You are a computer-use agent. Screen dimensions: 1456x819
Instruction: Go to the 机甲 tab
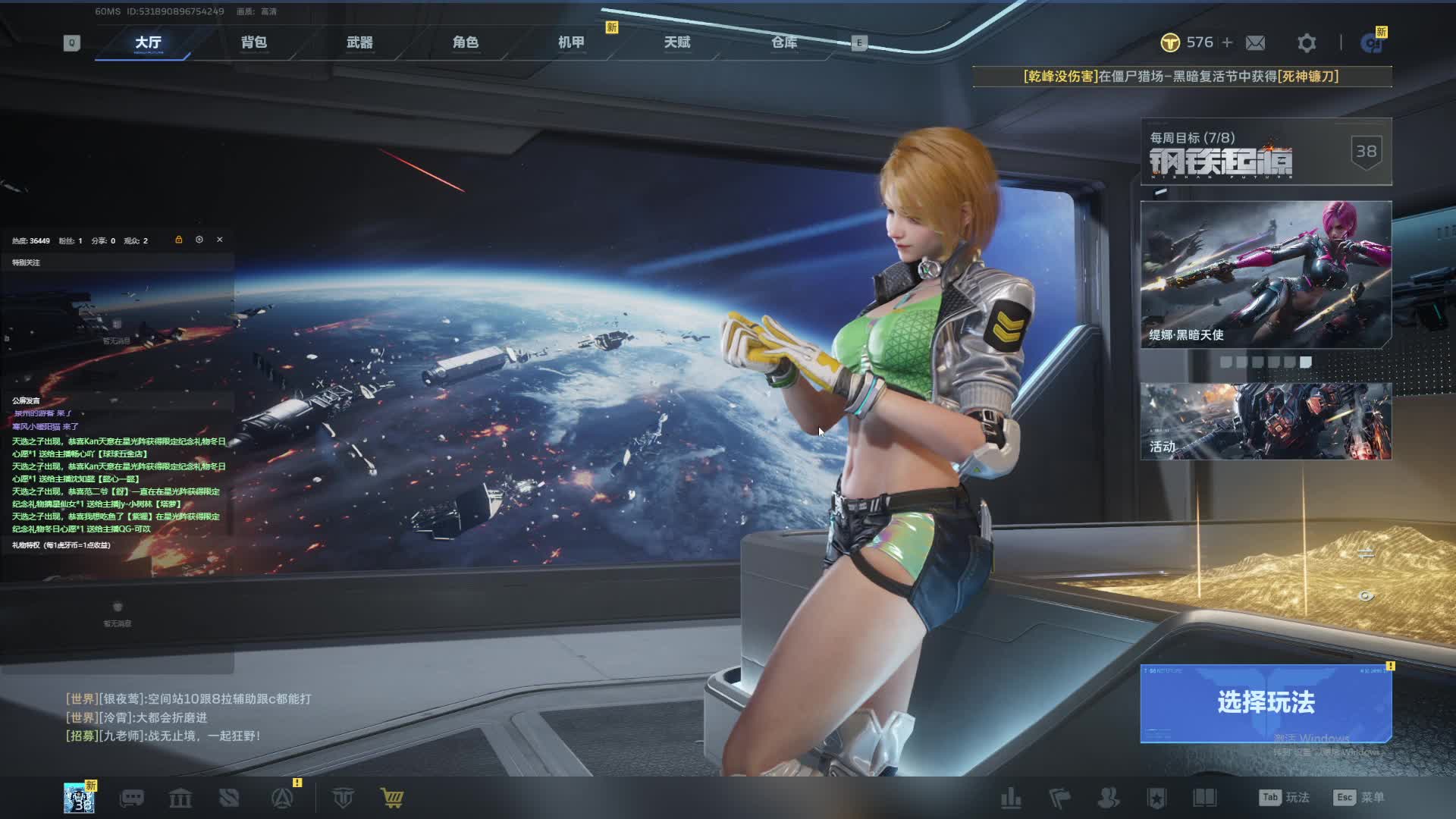point(571,42)
